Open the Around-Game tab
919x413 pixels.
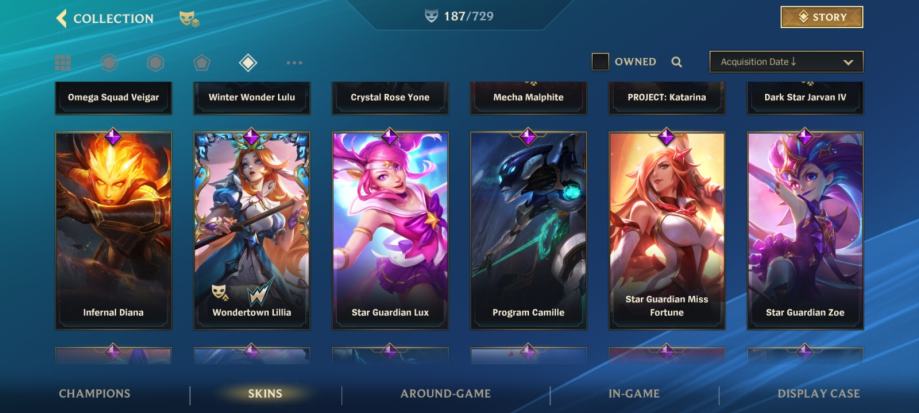(x=445, y=394)
